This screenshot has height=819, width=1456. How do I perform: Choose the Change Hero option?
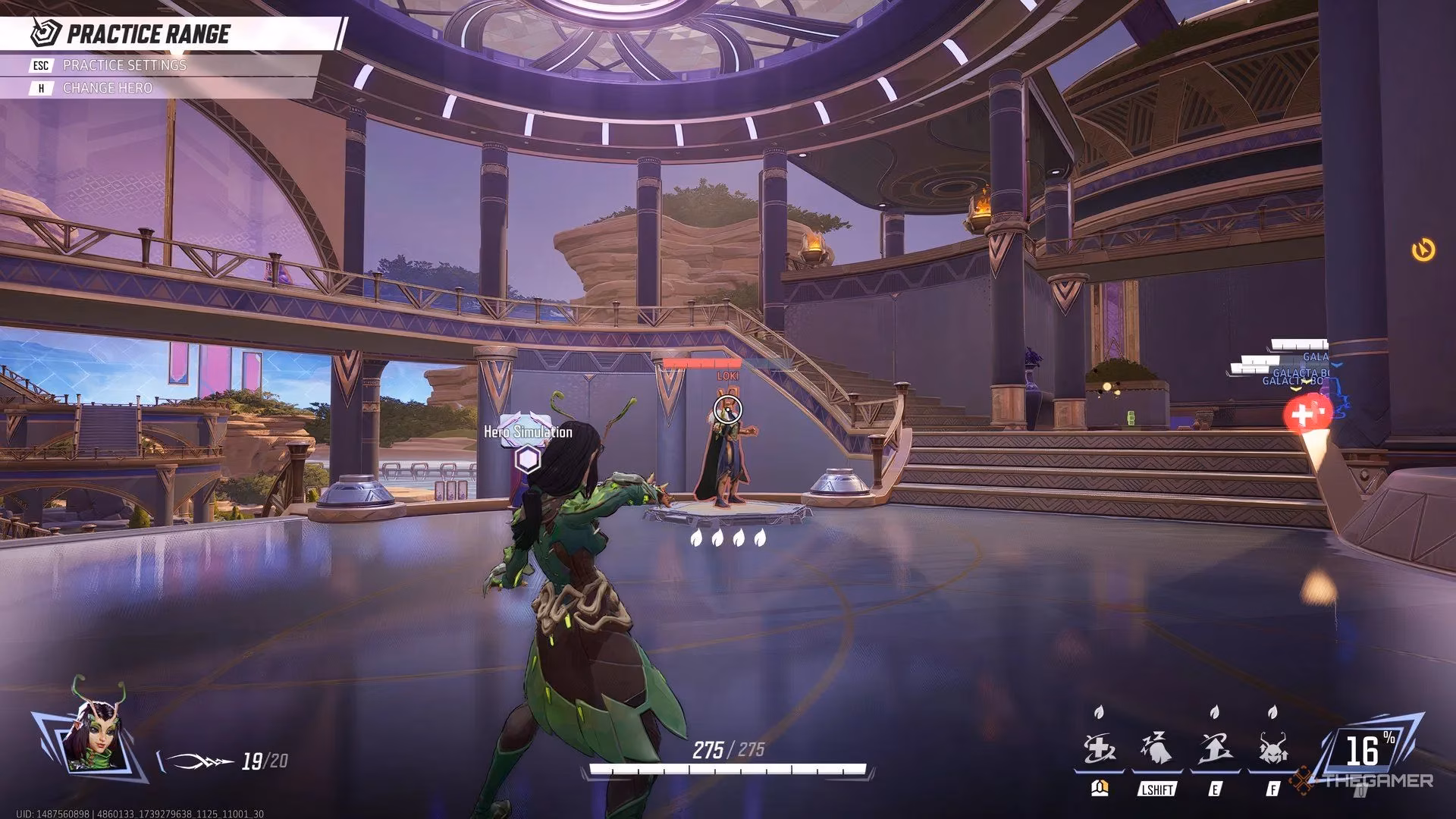tap(107, 88)
